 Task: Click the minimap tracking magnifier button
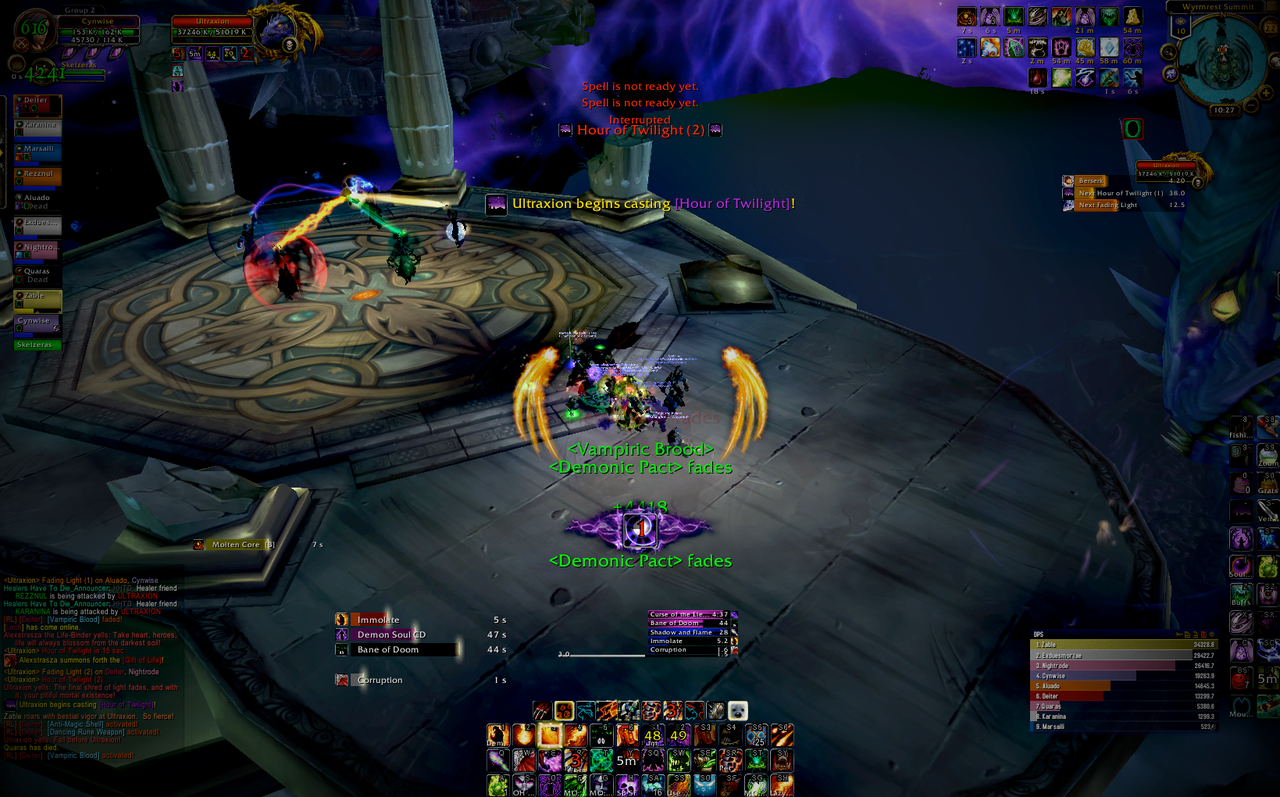[x=1167, y=52]
